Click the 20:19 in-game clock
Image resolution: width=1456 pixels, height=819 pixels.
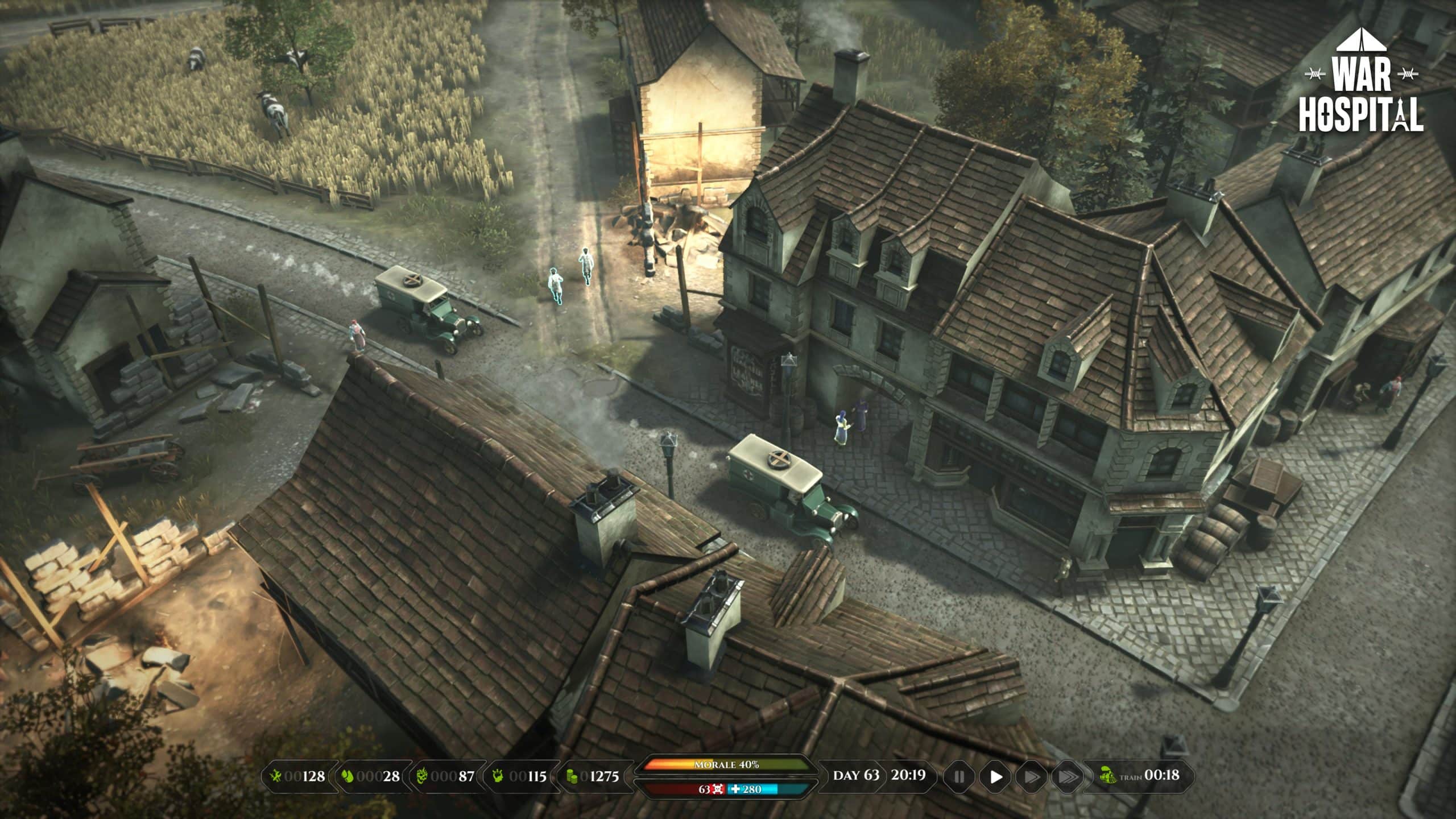tap(908, 776)
